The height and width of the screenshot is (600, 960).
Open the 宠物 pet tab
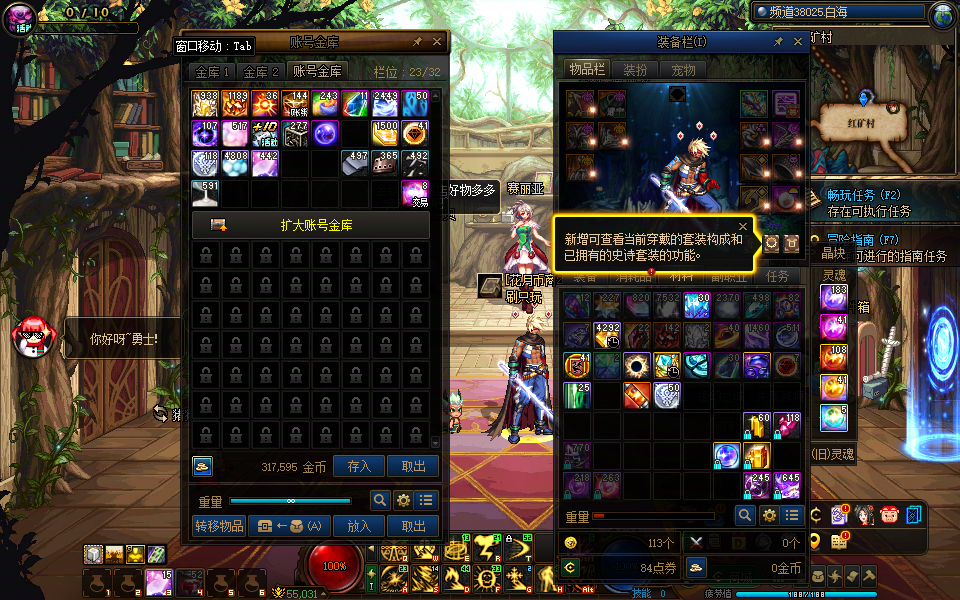(x=683, y=70)
